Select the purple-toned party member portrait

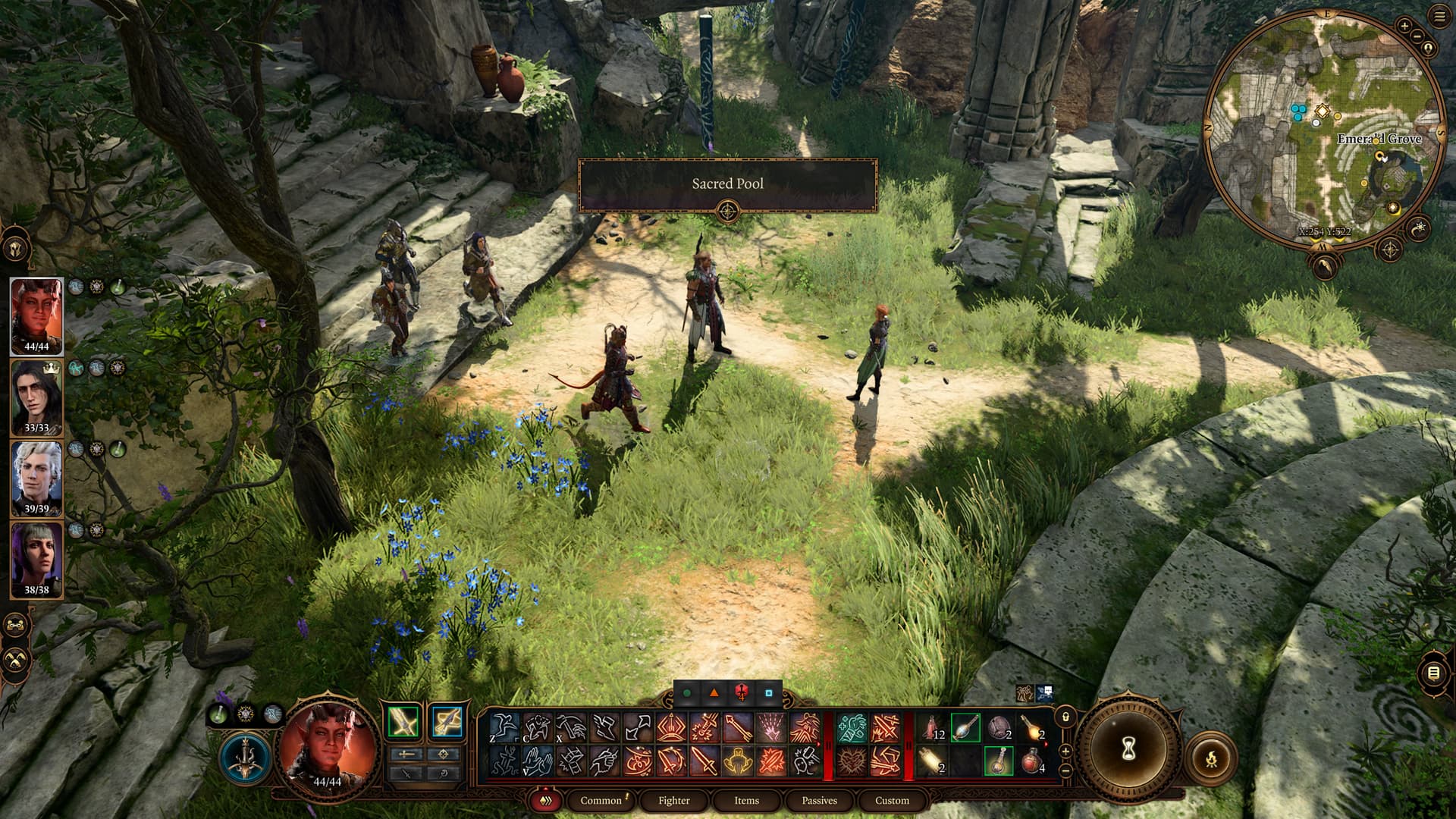pos(36,560)
